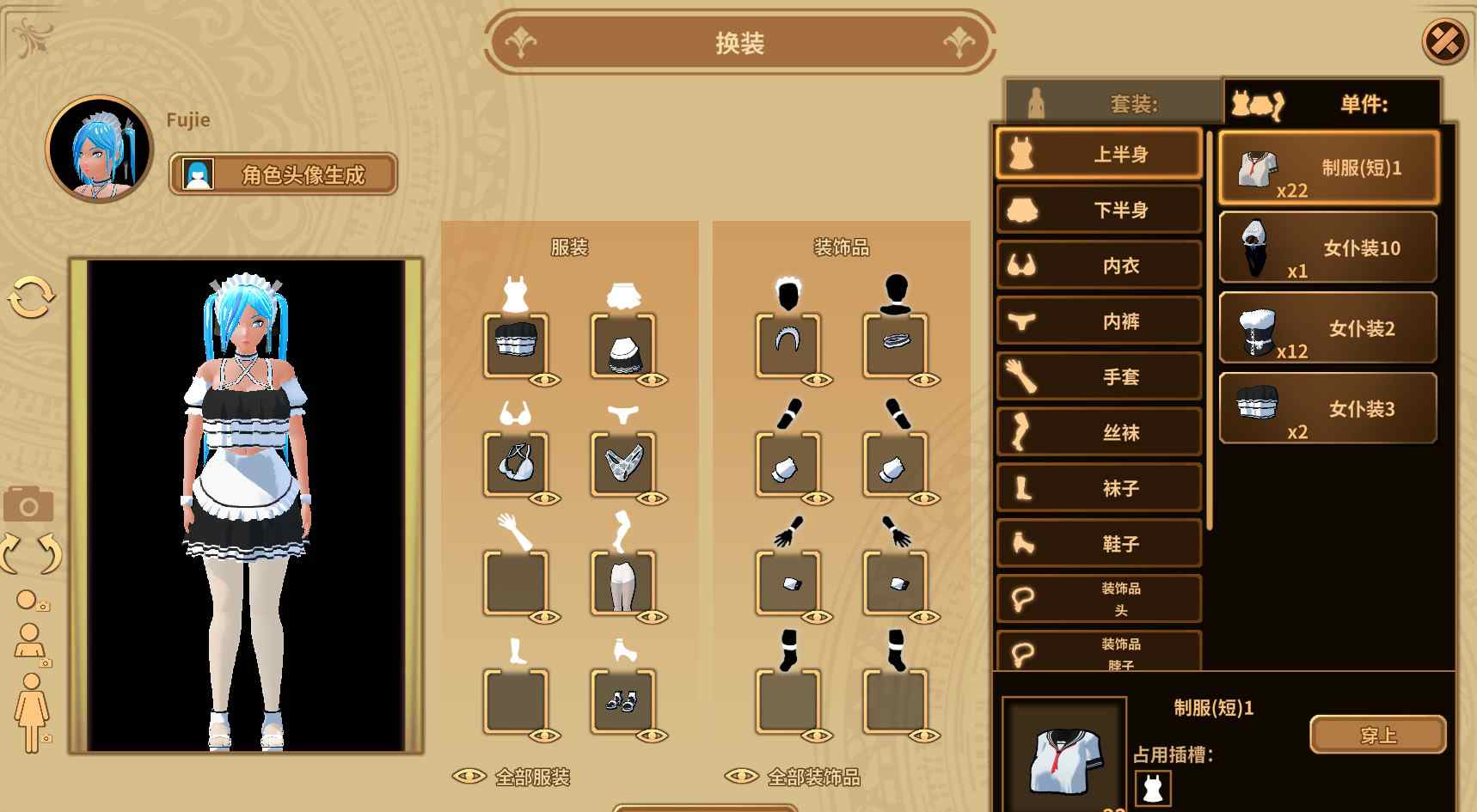The height and width of the screenshot is (812, 1477).
Task: Select the 女仆装3 item
Action: (x=1328, y=408)
